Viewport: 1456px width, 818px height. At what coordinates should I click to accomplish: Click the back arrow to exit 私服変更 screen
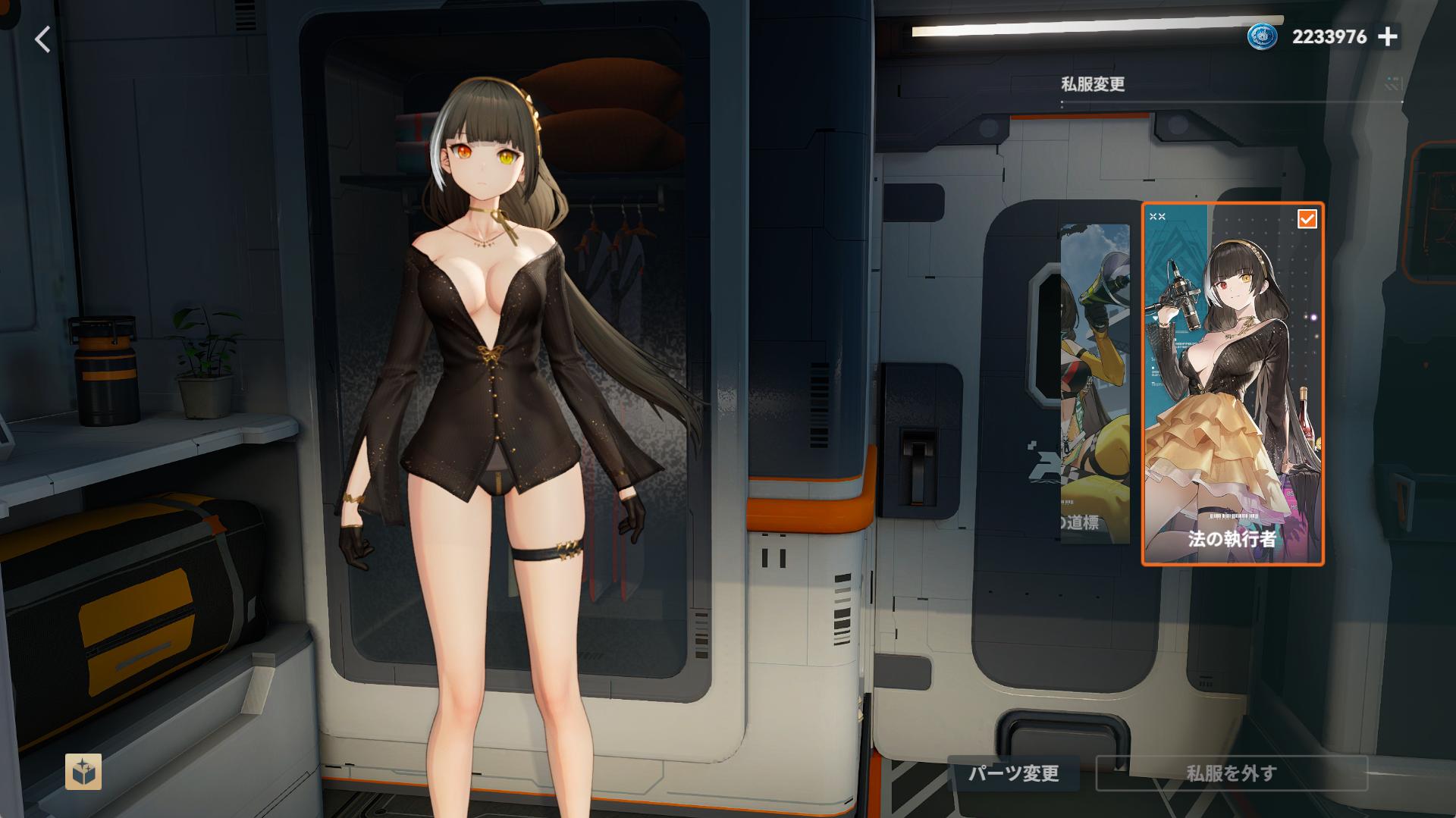[42, 39]
